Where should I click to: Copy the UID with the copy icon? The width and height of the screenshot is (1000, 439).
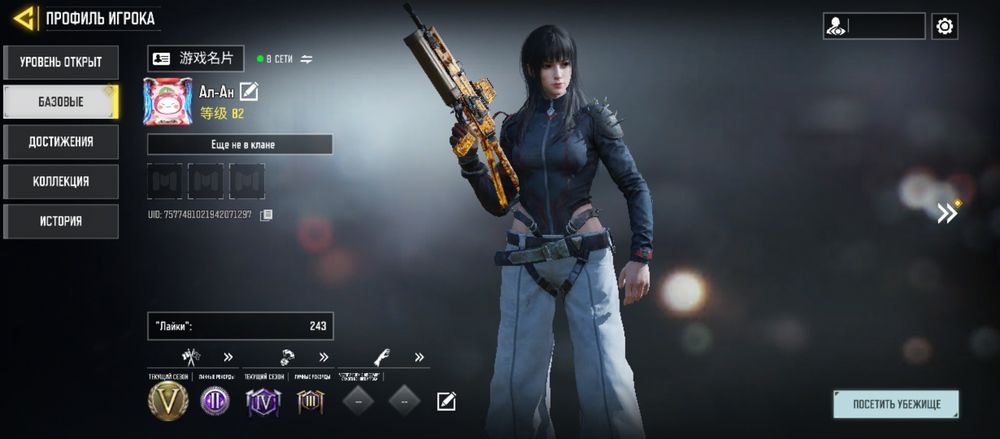point(267,215)
